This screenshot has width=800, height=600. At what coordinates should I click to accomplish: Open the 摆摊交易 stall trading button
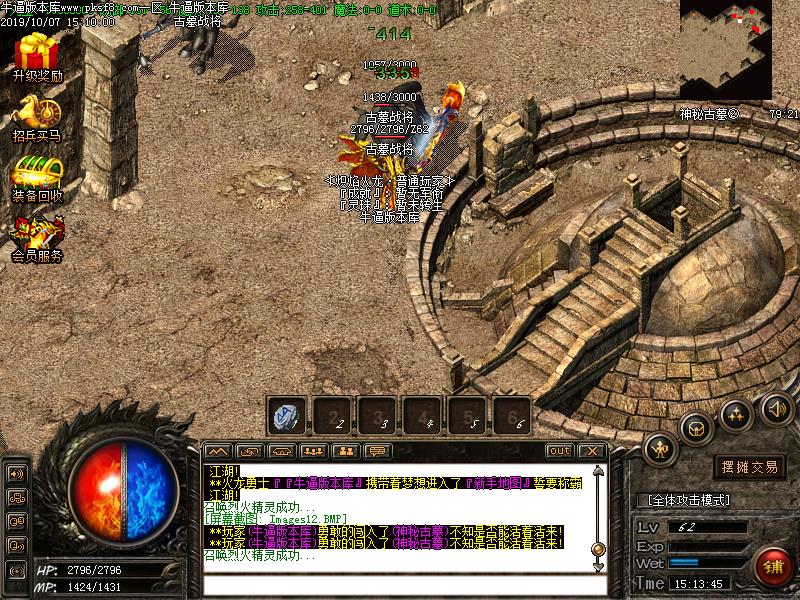pos(750,467)
